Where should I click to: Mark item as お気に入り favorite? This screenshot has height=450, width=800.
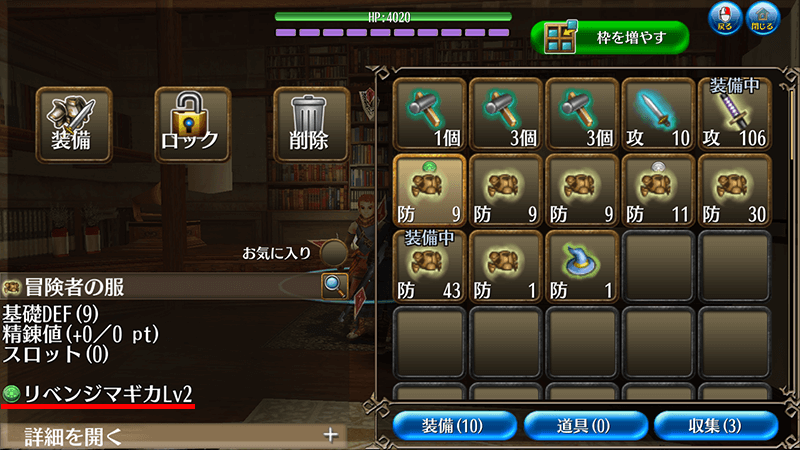(334, 252)
